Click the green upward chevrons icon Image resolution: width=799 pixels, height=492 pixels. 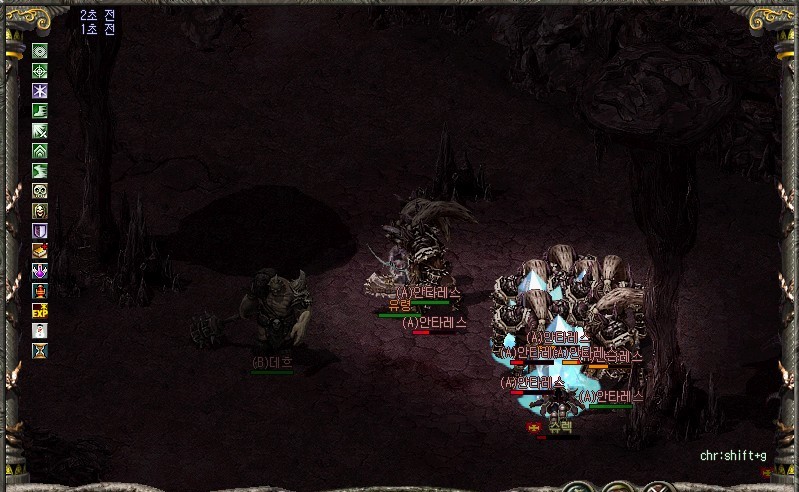(40, 151)
